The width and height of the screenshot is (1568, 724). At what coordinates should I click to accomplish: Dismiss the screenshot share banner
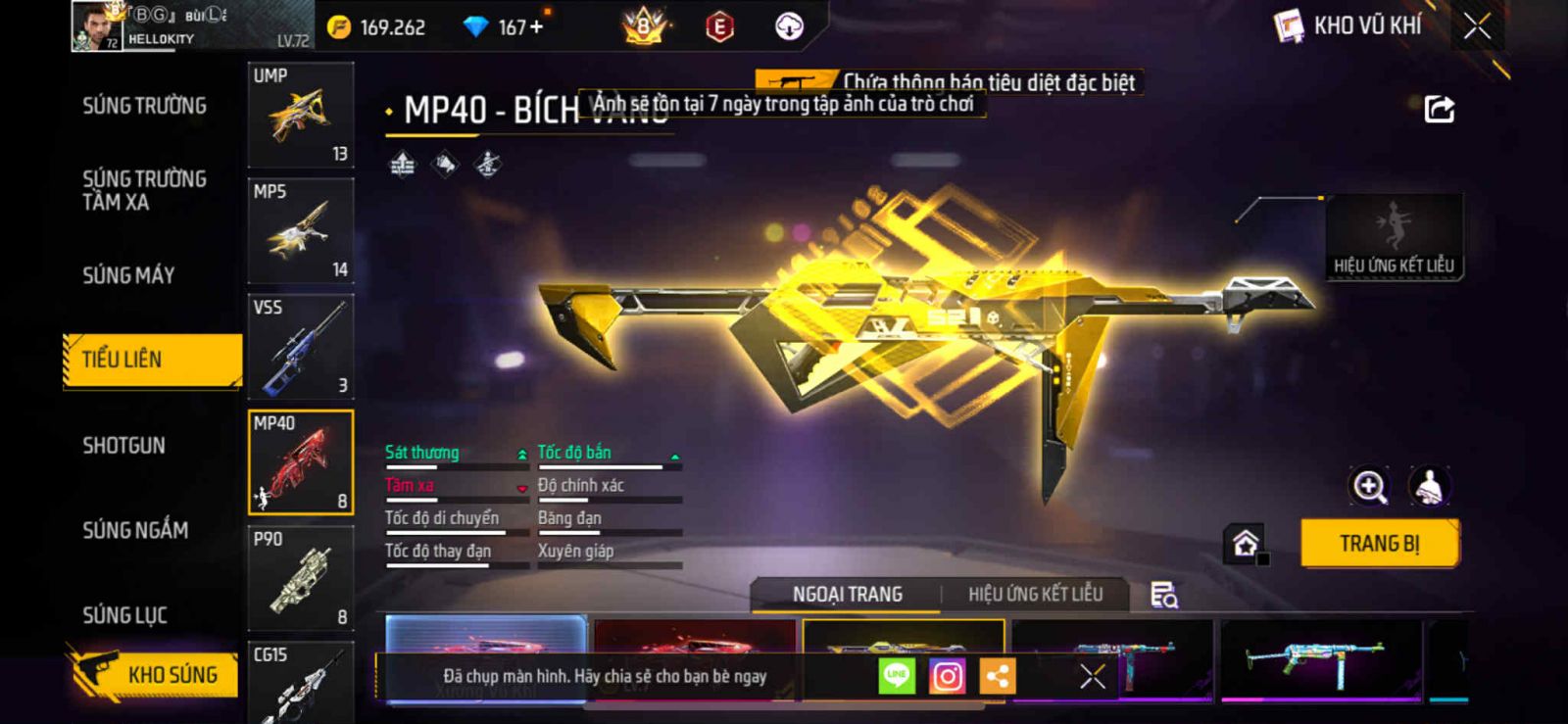(1092, 676)
